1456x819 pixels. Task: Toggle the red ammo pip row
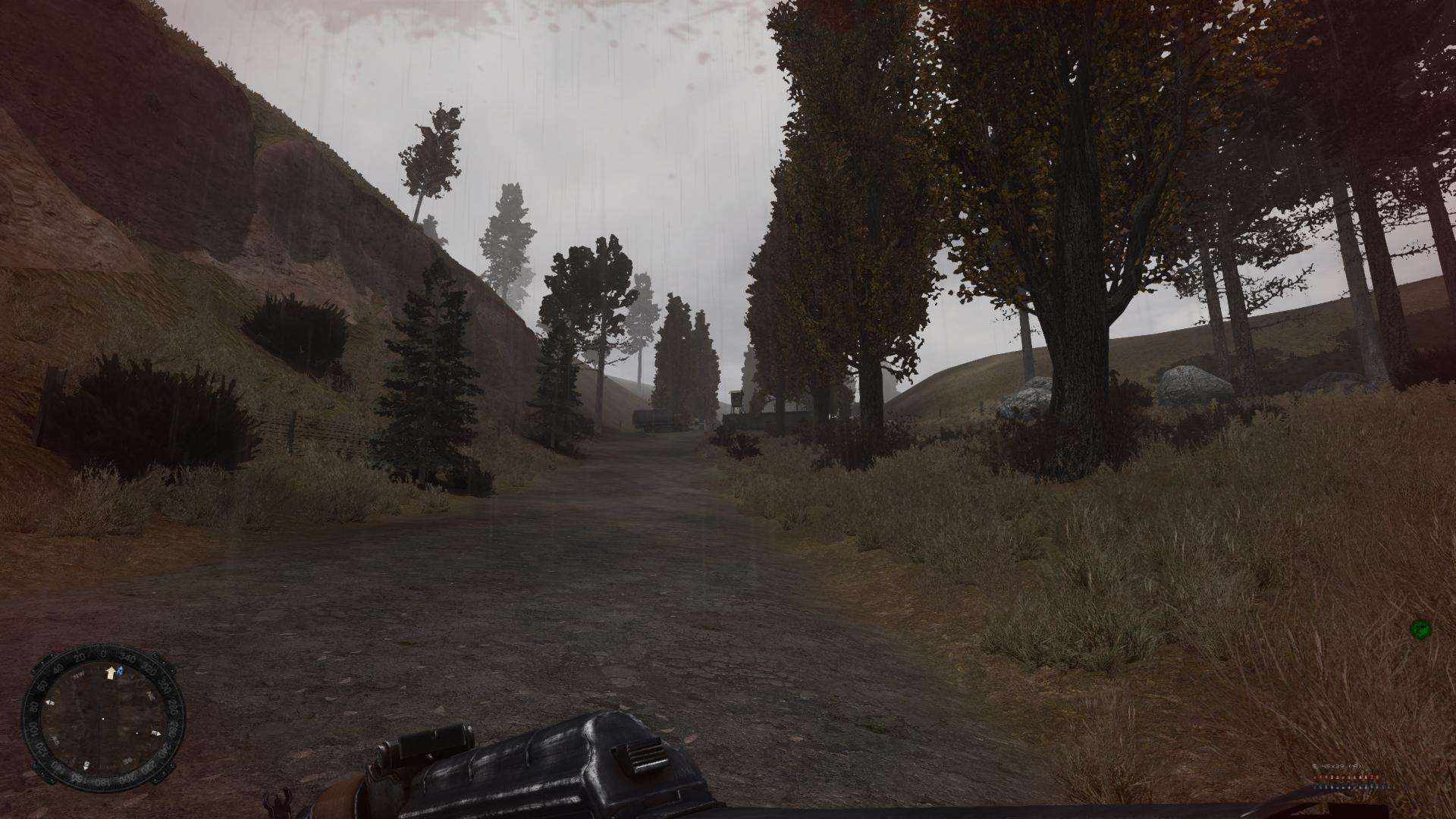[1343, 778]
